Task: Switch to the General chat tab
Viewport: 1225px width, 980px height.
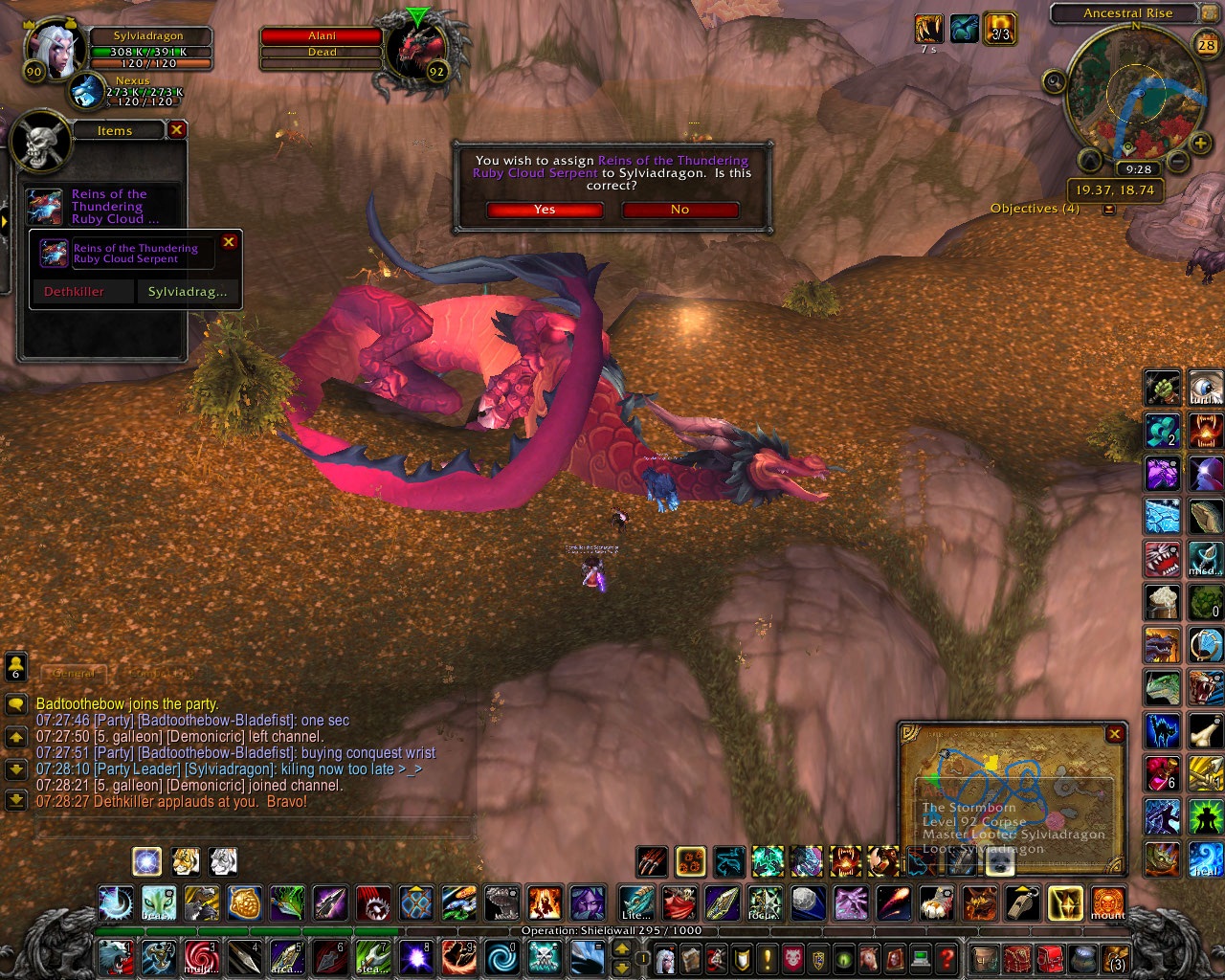Action: (77, 672)
